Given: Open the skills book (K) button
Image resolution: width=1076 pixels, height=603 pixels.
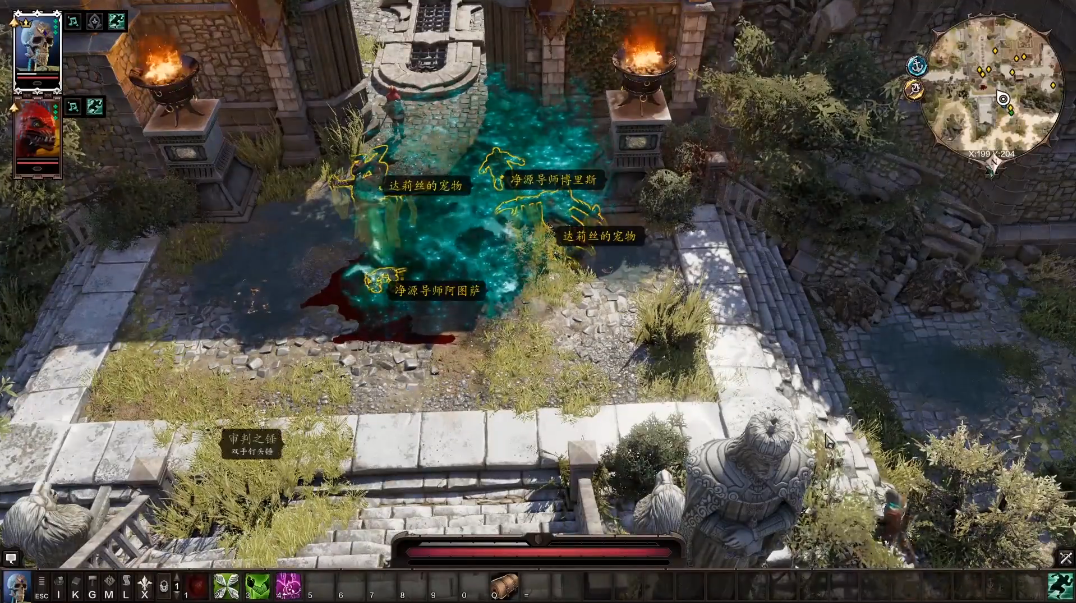Looking at the screenshot, I should point(76,587).
